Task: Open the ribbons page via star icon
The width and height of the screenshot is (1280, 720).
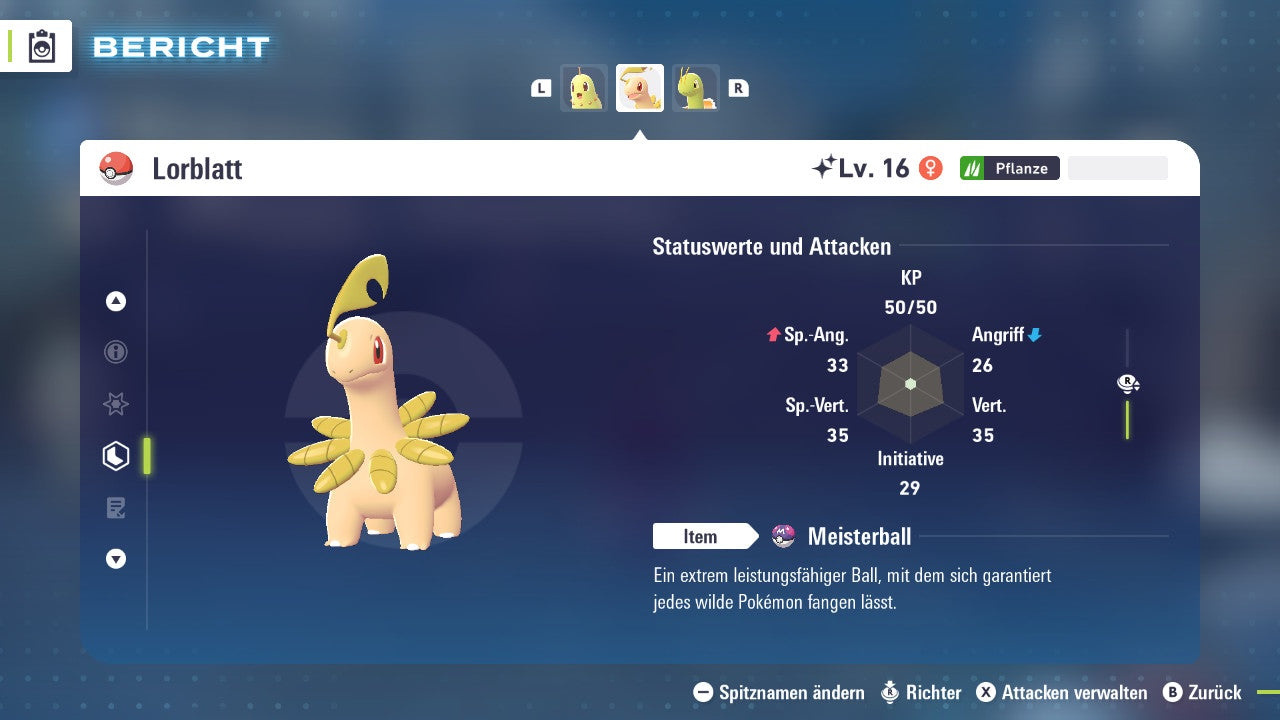Action: (115, 404)
